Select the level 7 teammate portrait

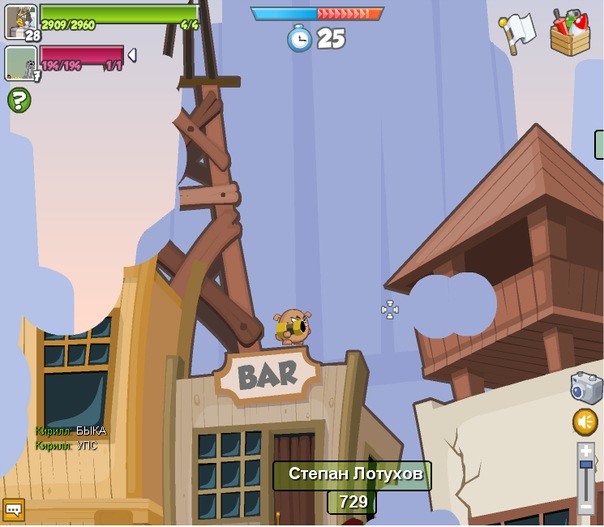tap(21, 62)
